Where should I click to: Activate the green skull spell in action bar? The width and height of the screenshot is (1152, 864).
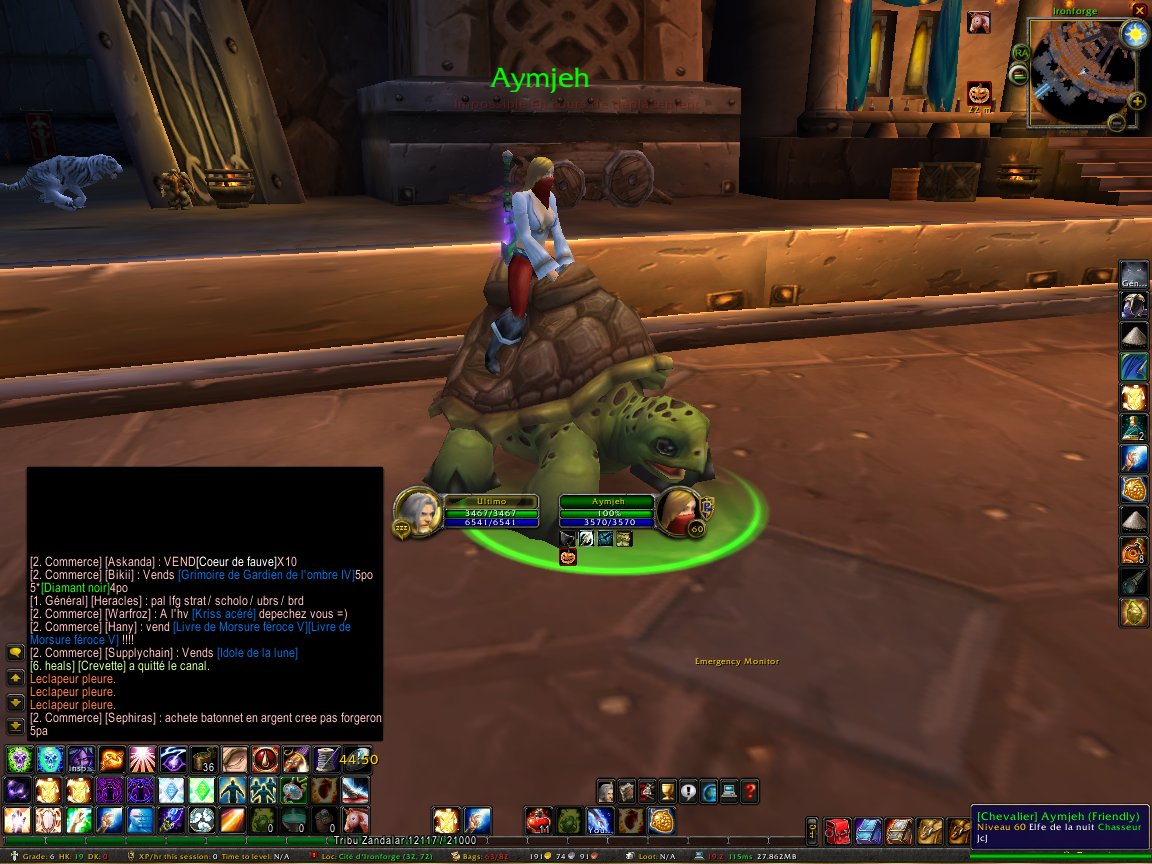click(19, 759)
